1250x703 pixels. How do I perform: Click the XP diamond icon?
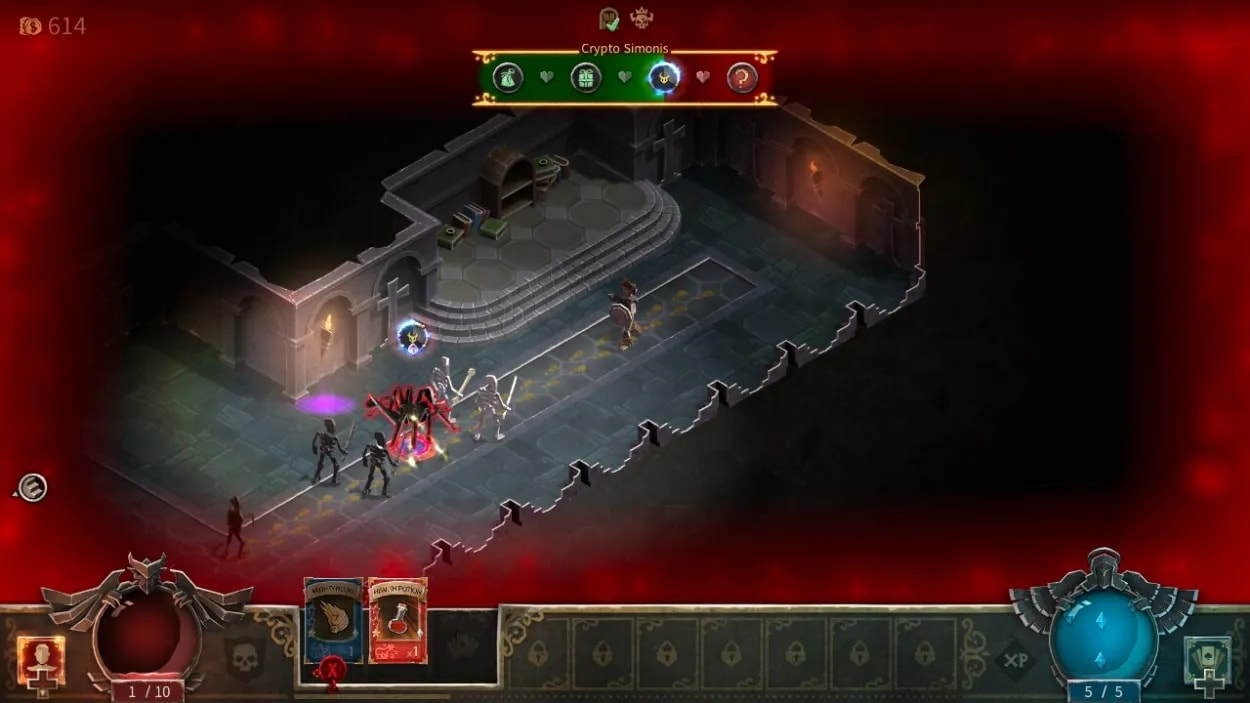tap(1014, 660)
